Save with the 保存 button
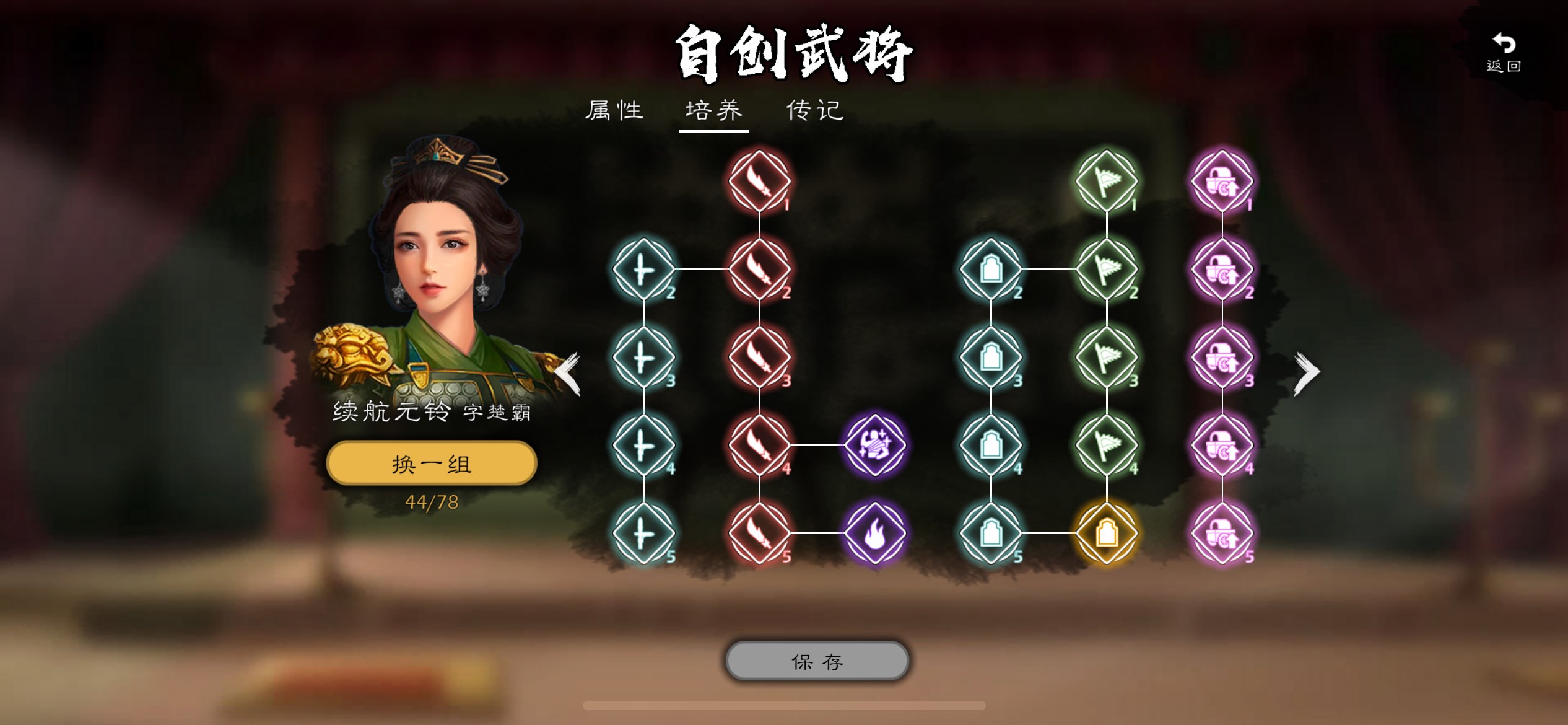This screenshot has height=725, width=1568. point(817,661)
